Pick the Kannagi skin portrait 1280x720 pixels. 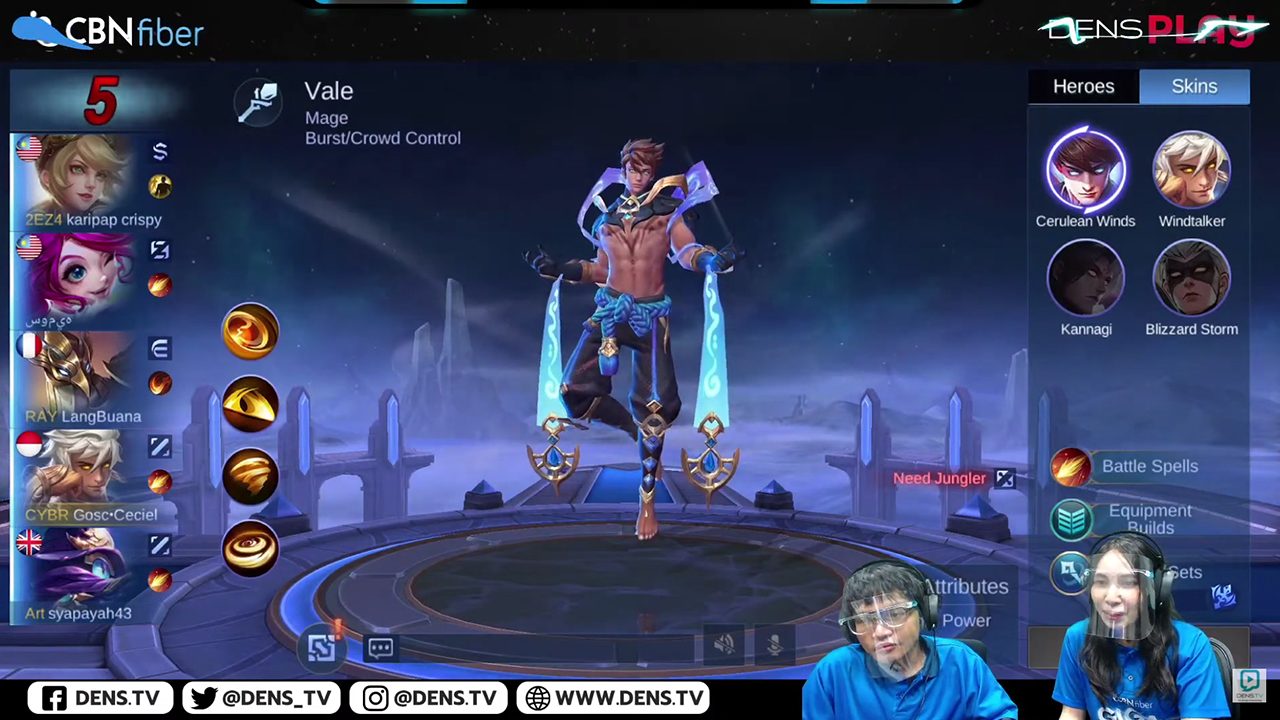tap(1086, 278)
